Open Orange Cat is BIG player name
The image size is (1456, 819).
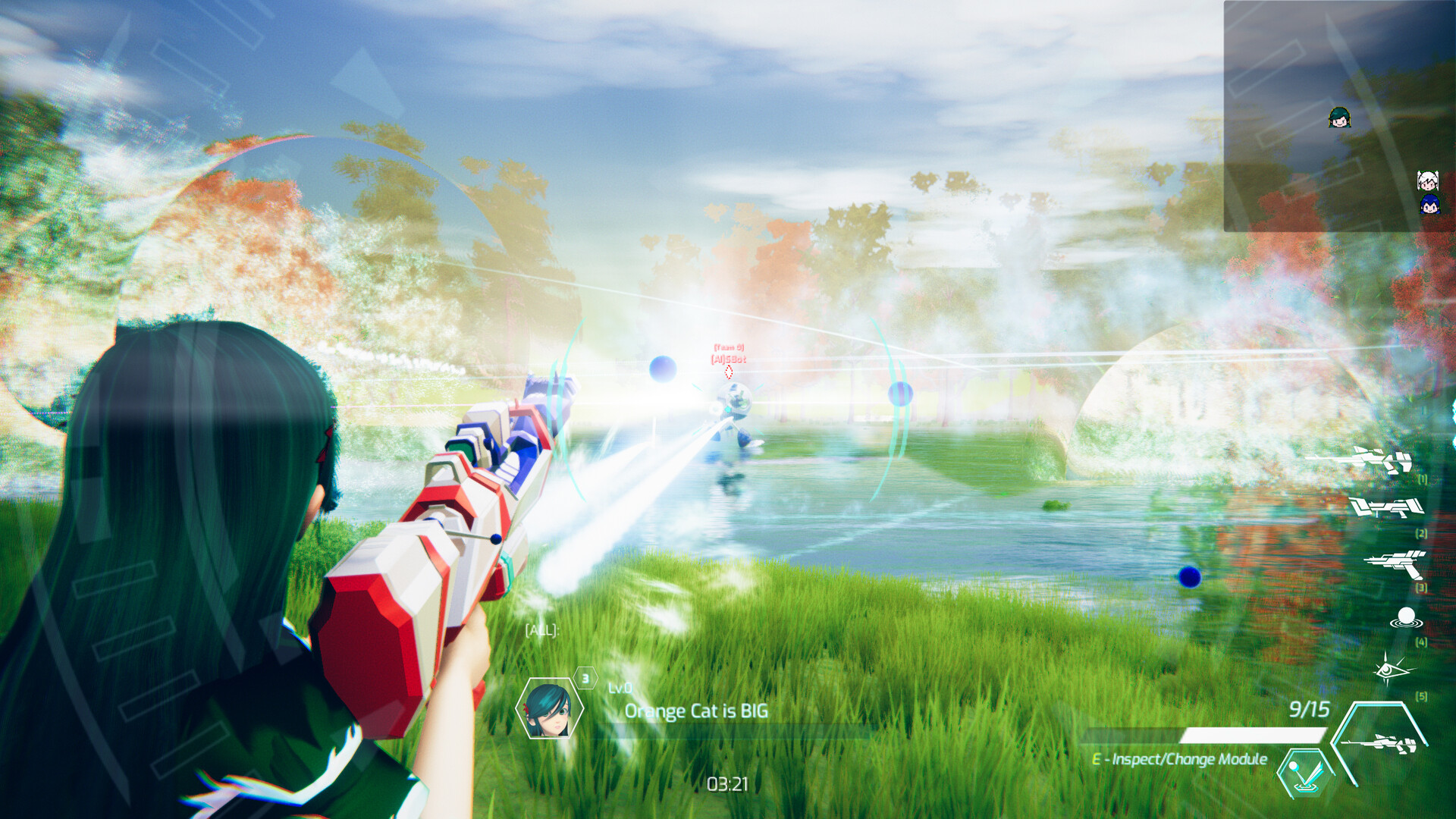click(695, 711)
